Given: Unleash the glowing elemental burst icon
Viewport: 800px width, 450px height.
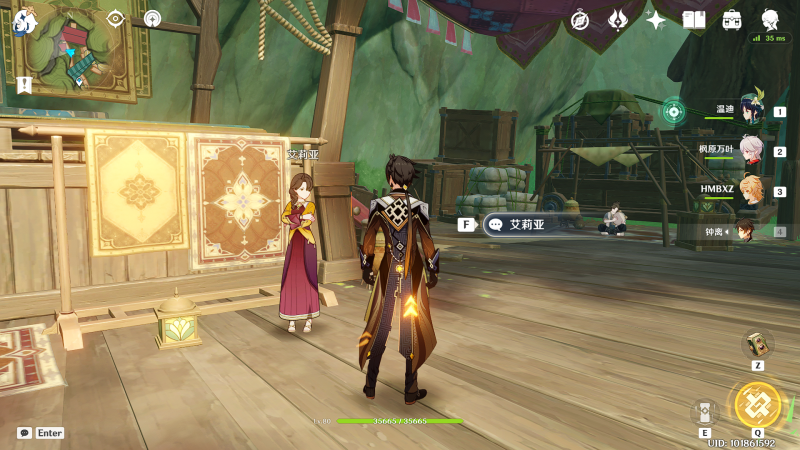Looking at the screenshot, I should coord(757,404).
